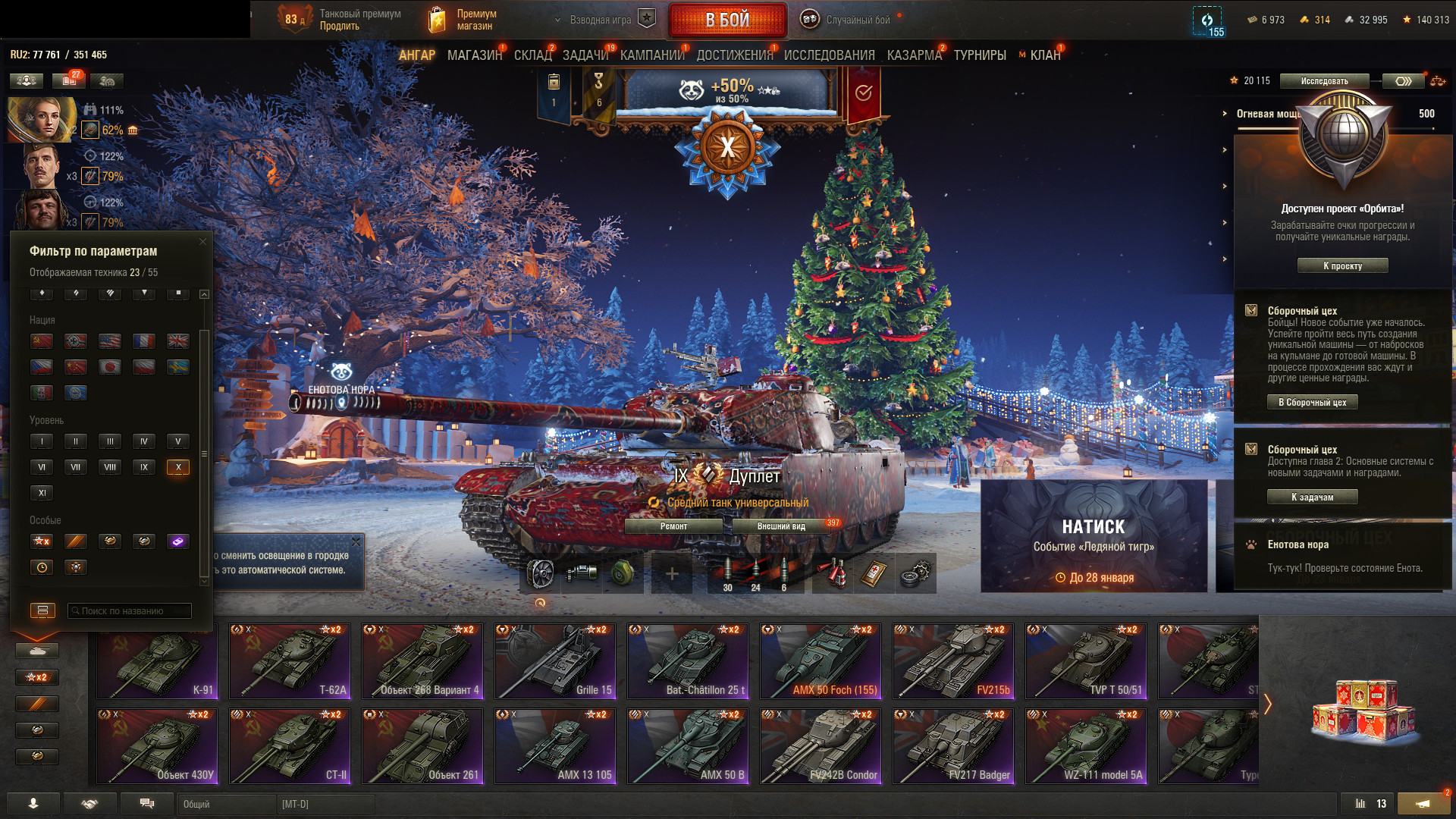The image size is (1456, 819).
Task: Choose the AMX 50 Foch (155) tank
Action: pyautogui.click(x=821, y=661)
